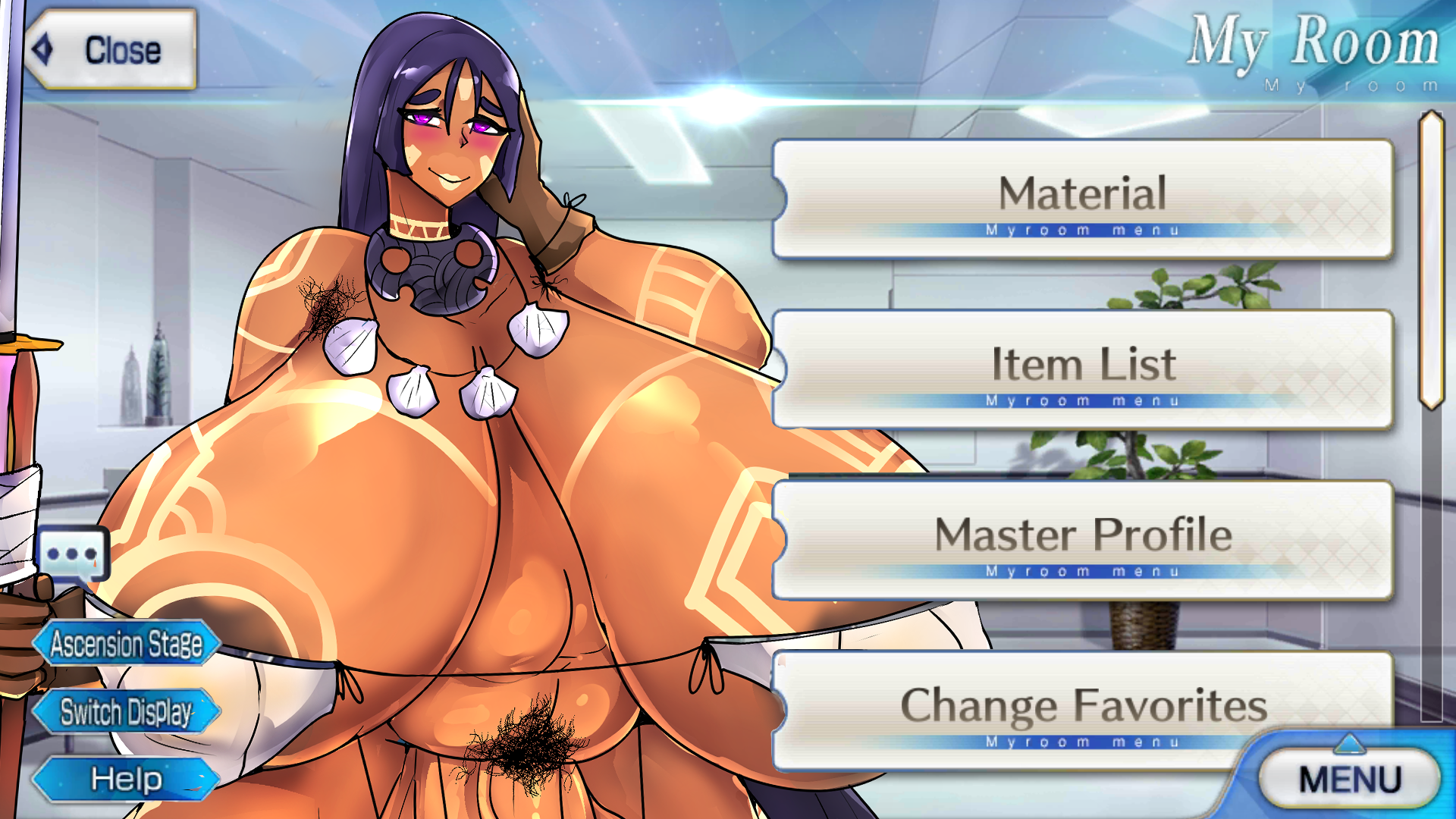Image resolution: width=1456 pixels, height=819 pixels.
Task: Click the menu list scrollbar handle
Action: pos(1431,259)
